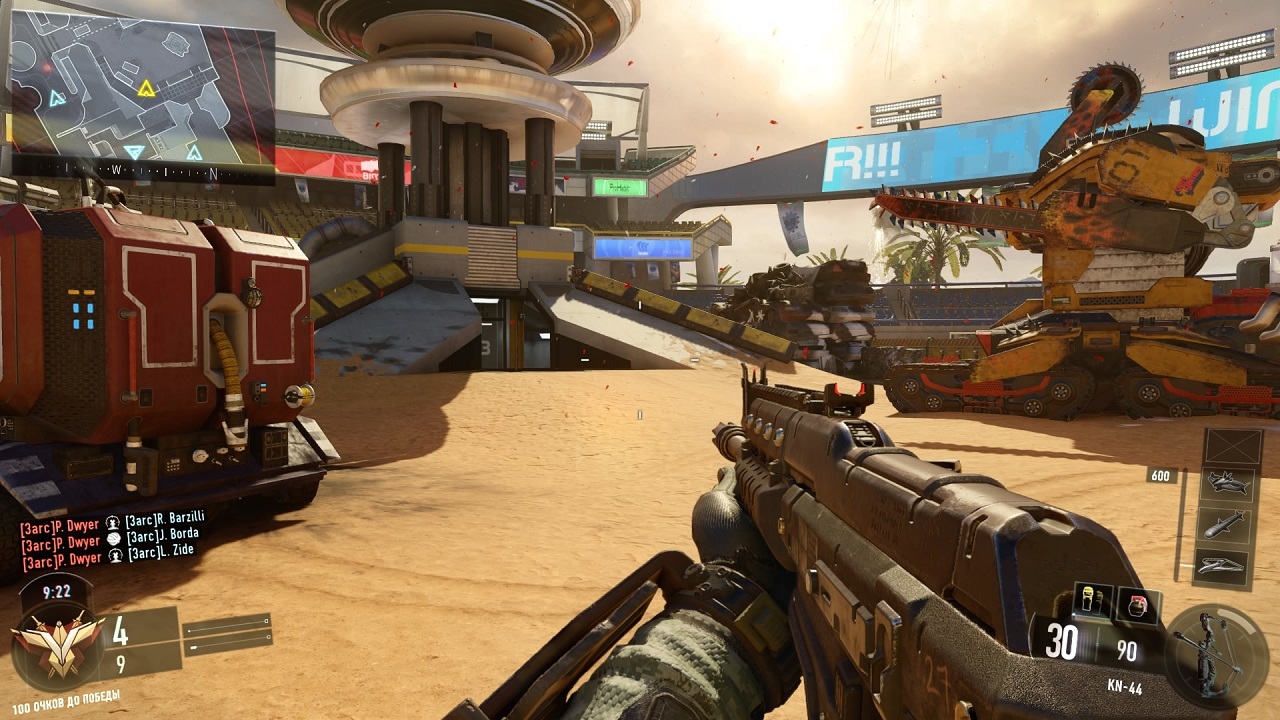This screenshot has height=720, width=1280.
Task: Select the red-topped lethal grenade icon
Action: (x=1139, y=605)
